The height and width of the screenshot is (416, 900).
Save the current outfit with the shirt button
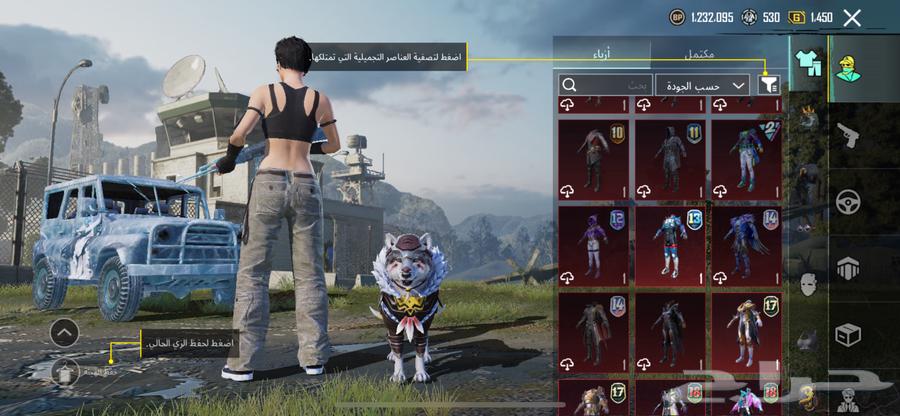(x=64, y=371)
